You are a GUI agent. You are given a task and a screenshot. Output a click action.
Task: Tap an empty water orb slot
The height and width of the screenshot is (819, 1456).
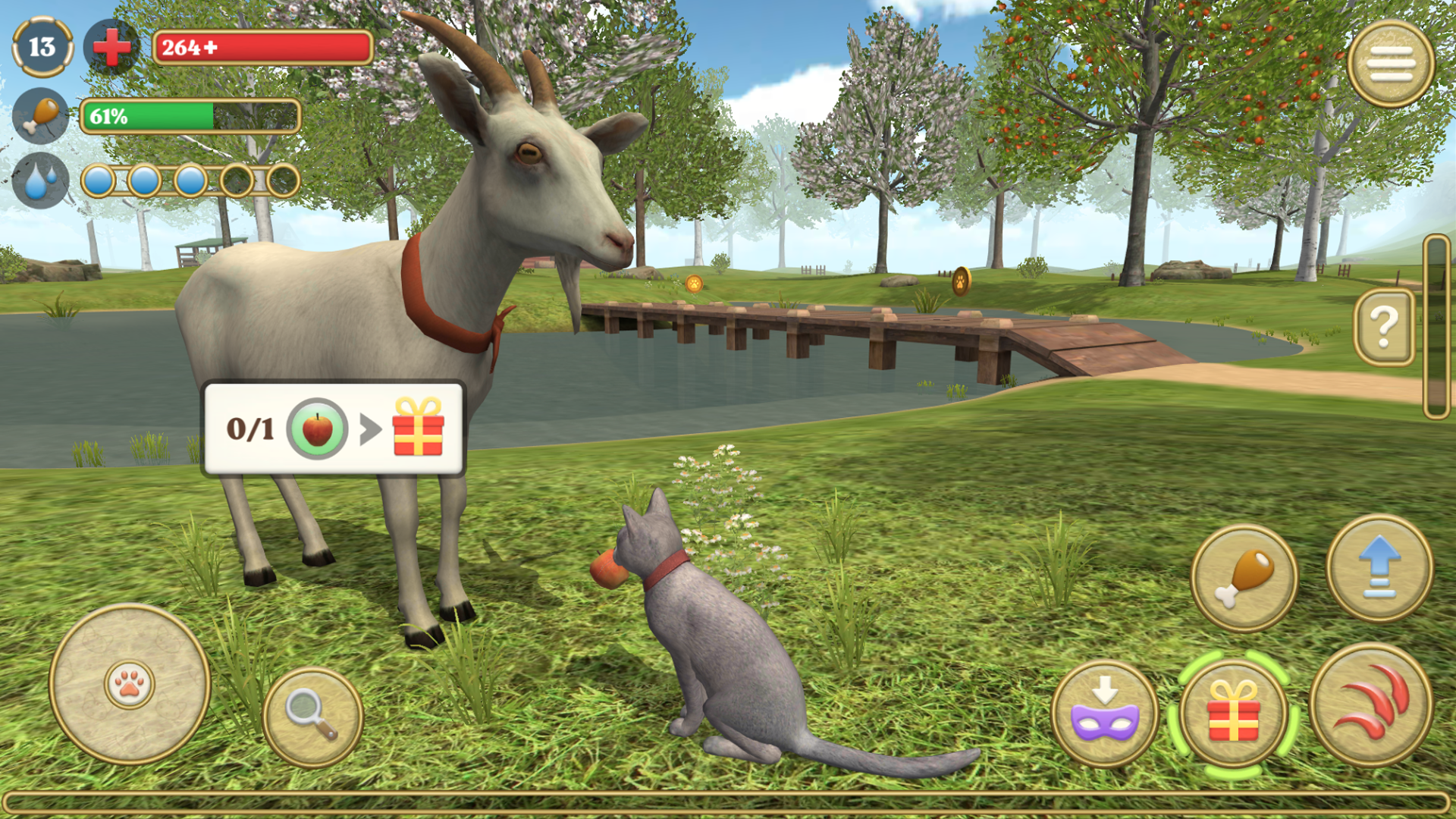pos(237,178)
